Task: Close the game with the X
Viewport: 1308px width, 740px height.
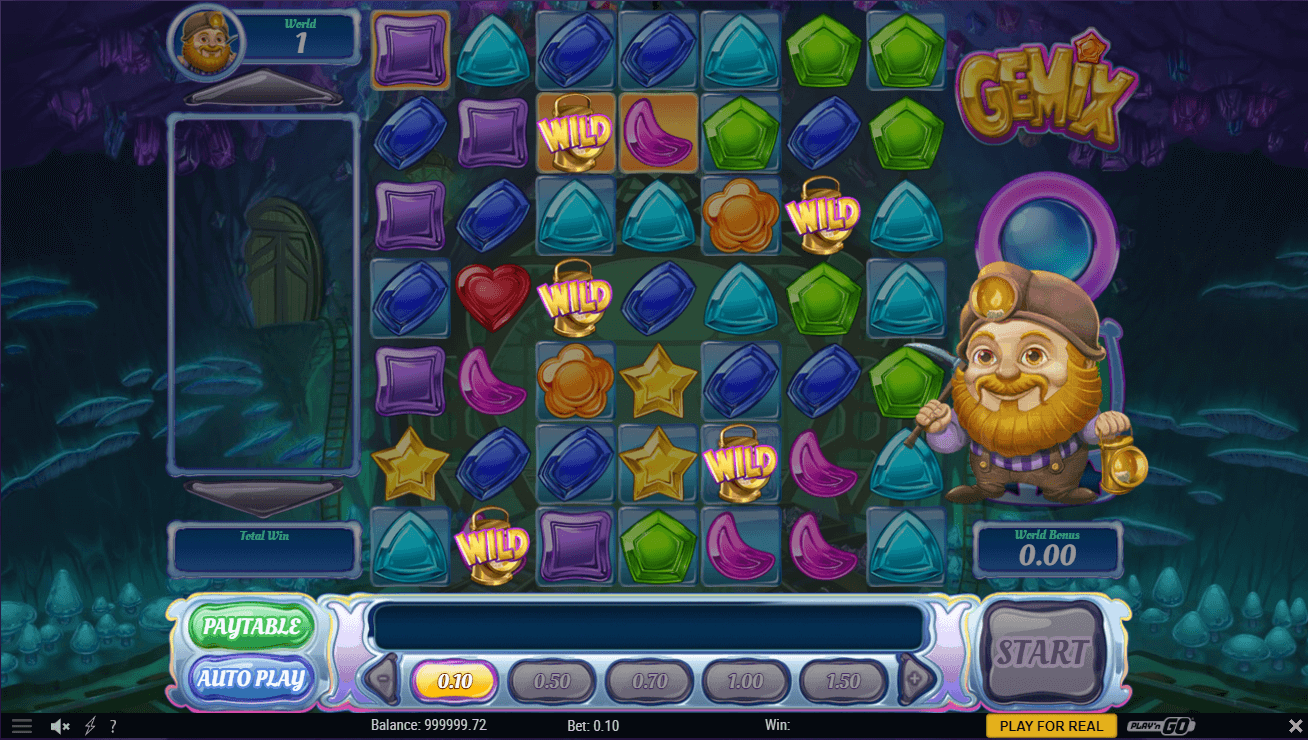Action: [x=1295, y=726]
